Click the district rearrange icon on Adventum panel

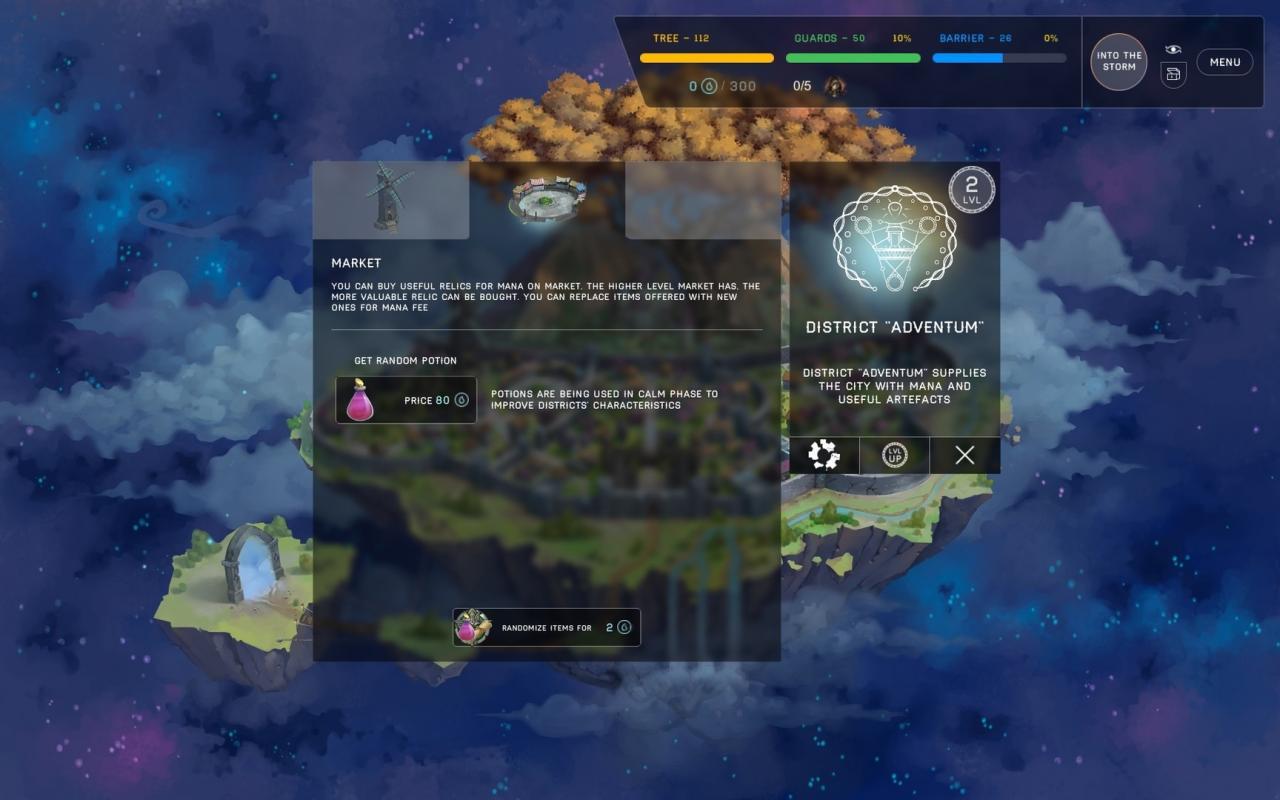pyautogui.click(x=823, y=455)
